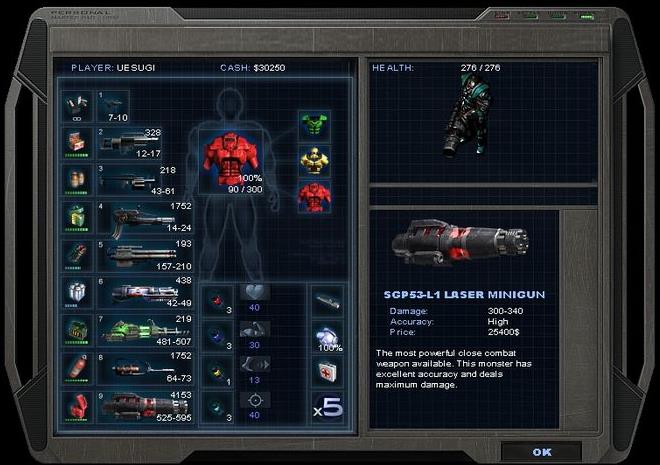Screen dimensions: 660x465
Task: Select the x5 extra lives item
Action: 327,409
